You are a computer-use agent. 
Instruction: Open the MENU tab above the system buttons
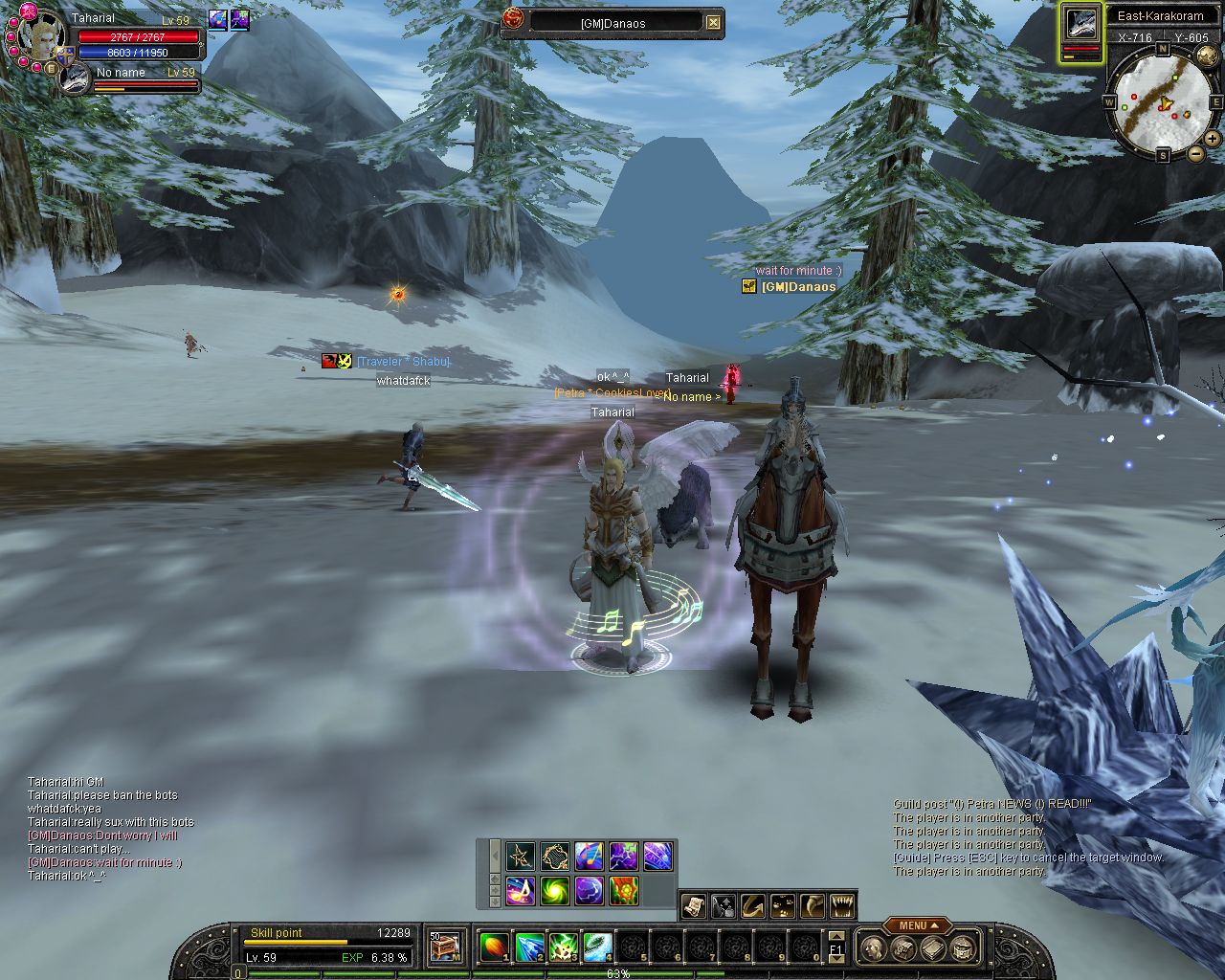[916, 925]
